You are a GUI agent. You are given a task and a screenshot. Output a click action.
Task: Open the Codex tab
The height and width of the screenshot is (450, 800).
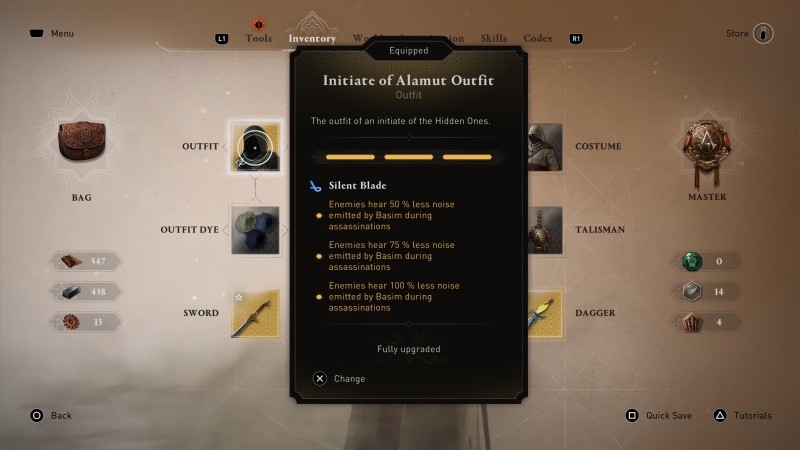pyautogui.click(x=538, y=39)
